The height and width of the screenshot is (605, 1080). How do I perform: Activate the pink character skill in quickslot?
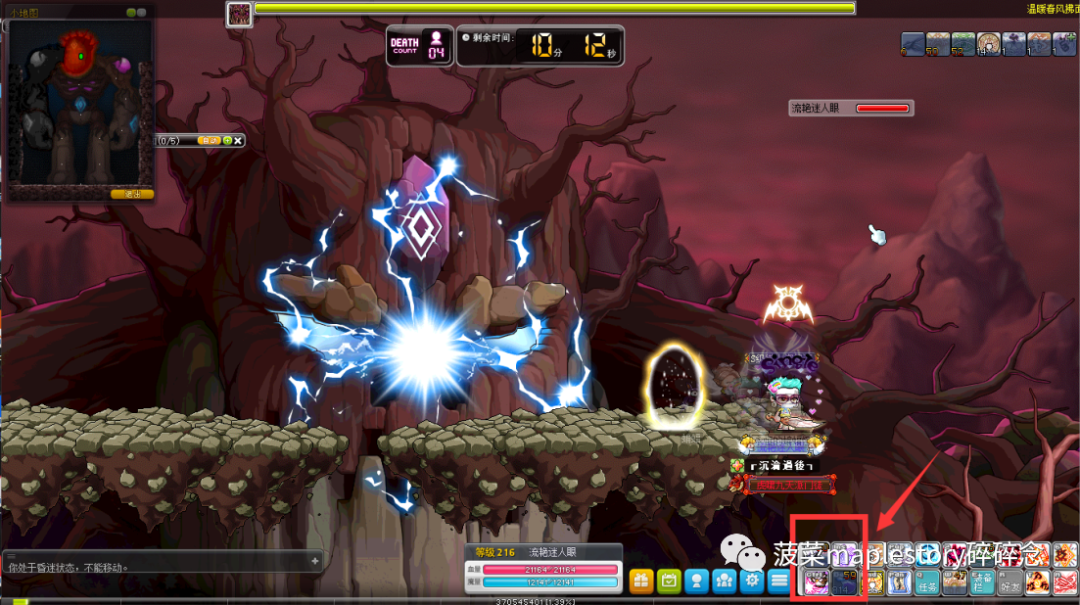click(x=817, y=582)
